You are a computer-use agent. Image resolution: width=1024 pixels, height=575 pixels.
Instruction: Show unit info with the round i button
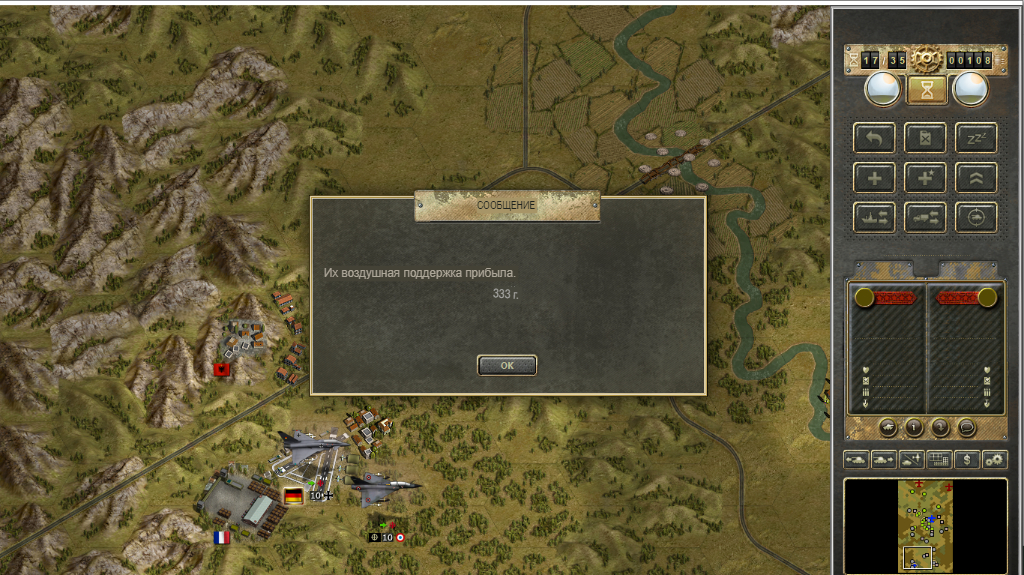[914, 427]
